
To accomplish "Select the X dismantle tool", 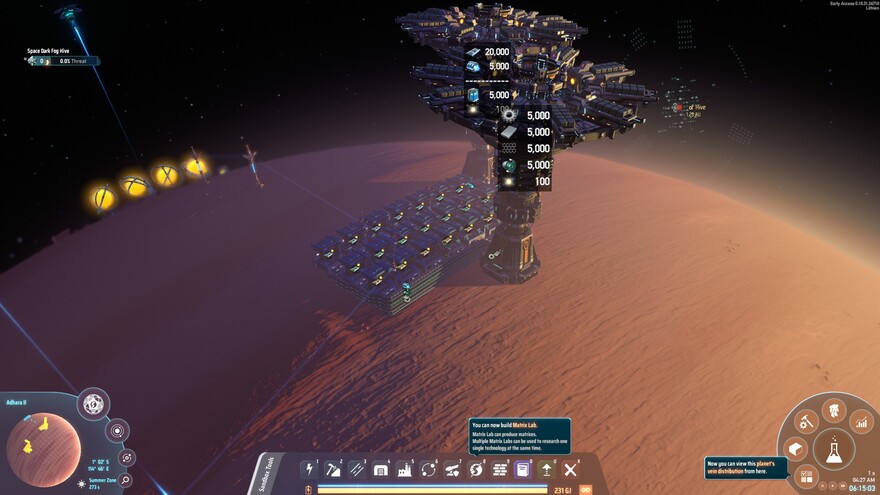I will 570,469.
